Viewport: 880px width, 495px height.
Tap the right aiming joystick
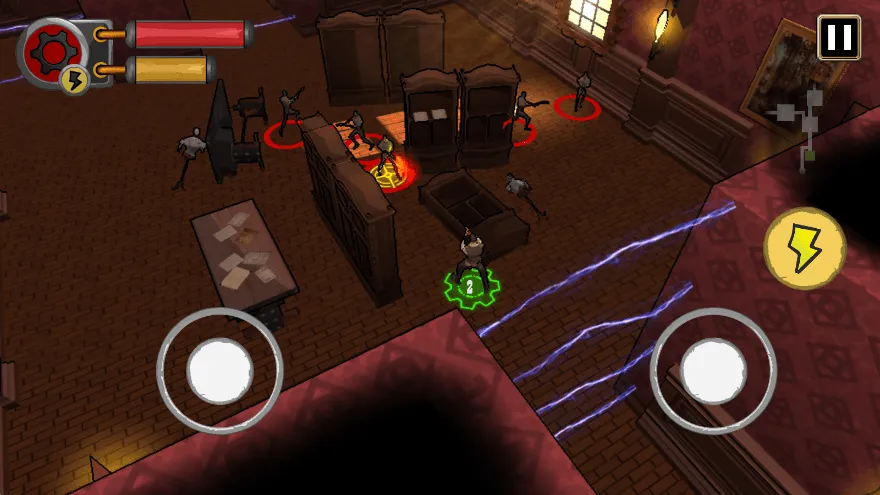click(713, 369)
